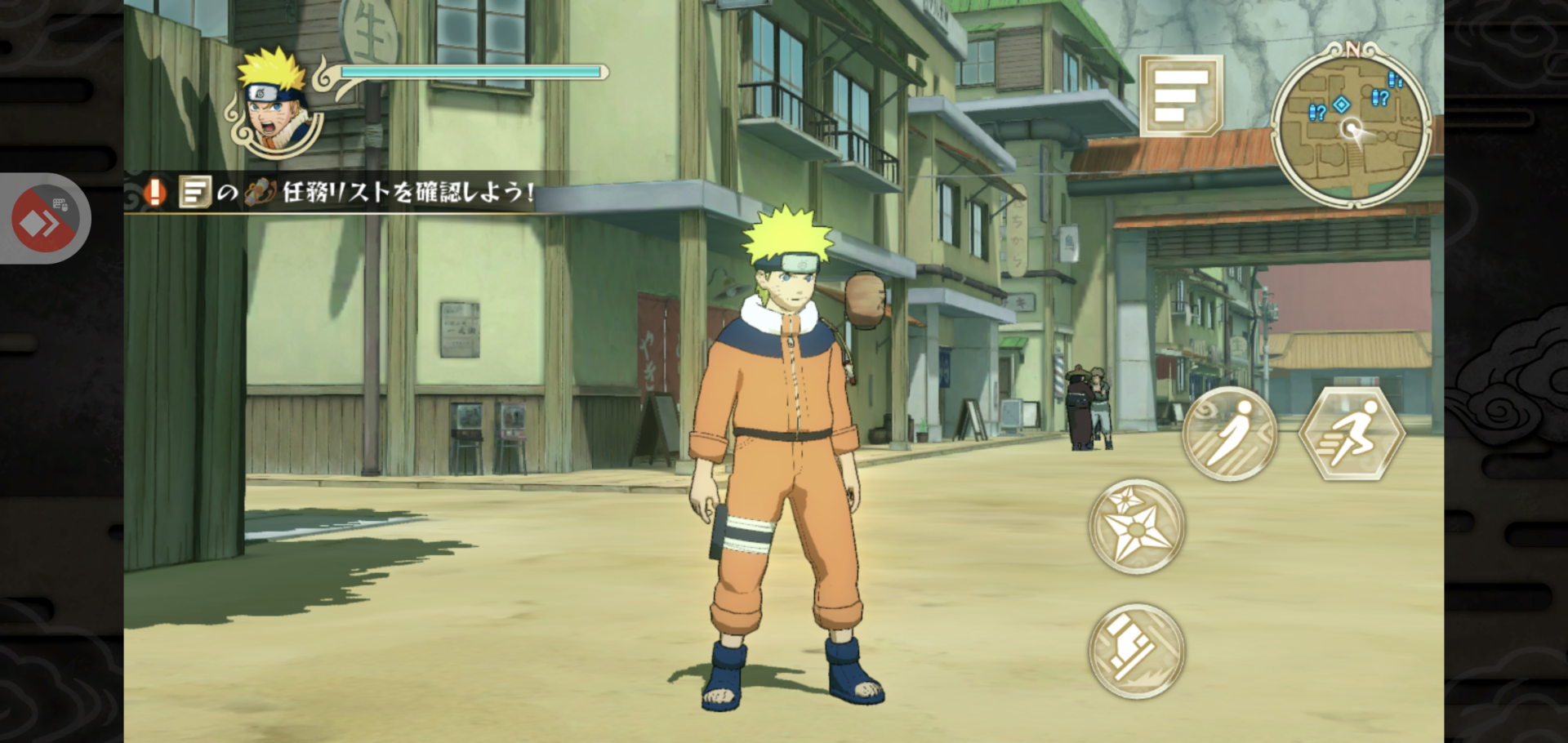Tap the fist attack button

1136,651
